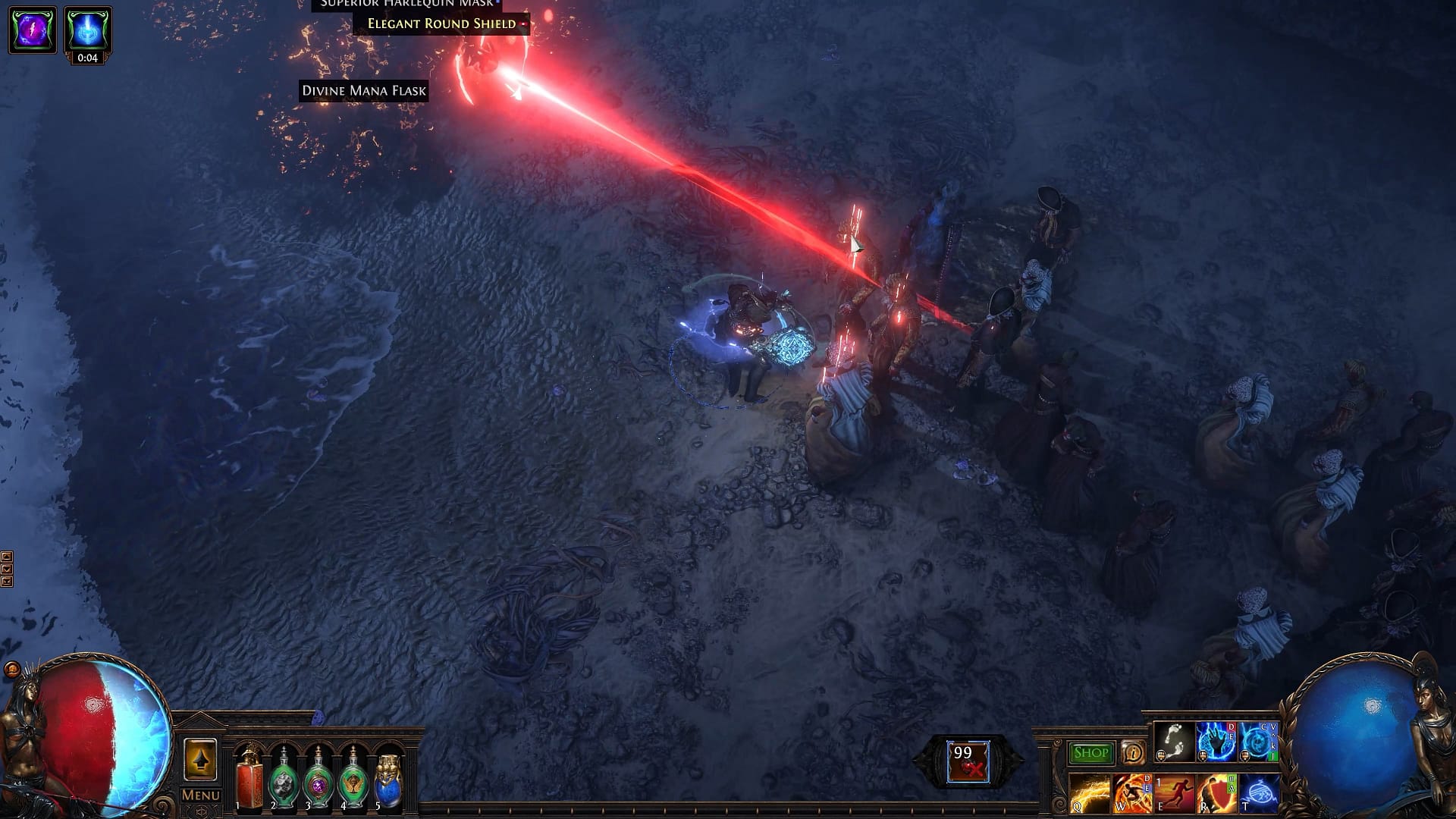Activate the golden lightning arc skill
This screenshot has width=1456, height=819.
click(1089, 792)
